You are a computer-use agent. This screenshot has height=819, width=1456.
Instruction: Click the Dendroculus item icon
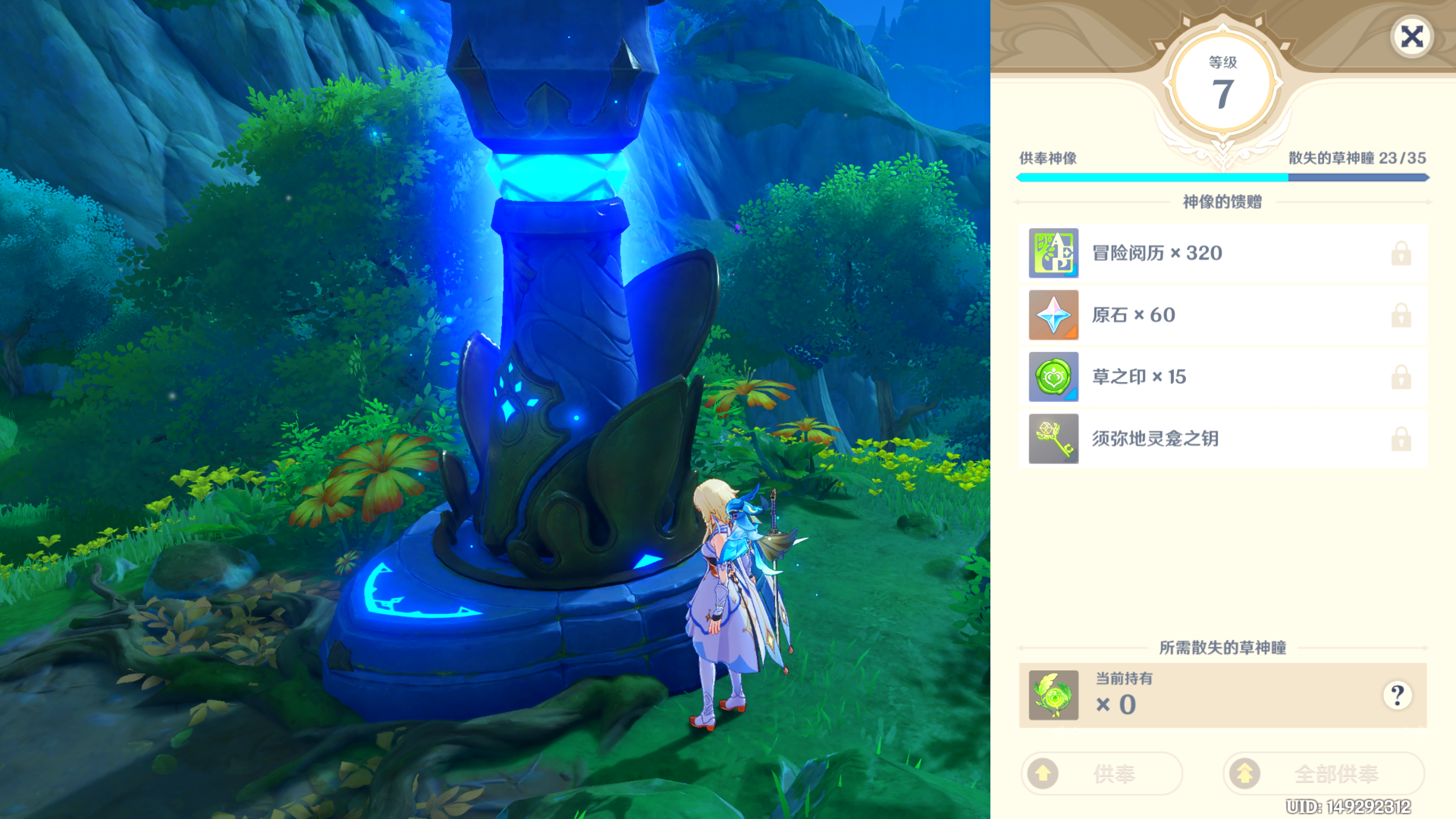(1053, 695)
